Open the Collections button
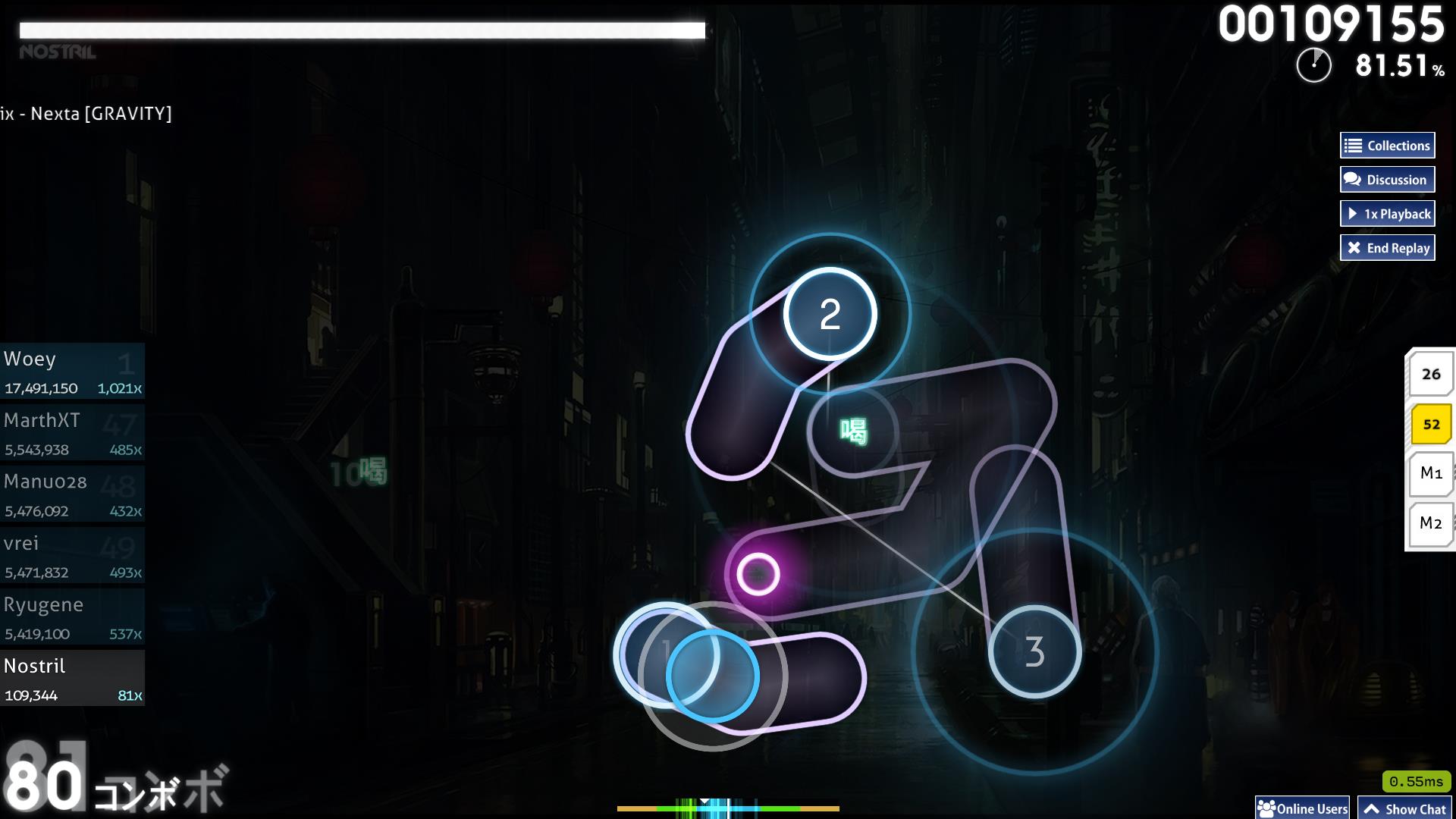Screen dimensions: 1456x819 coord(1387,146)
